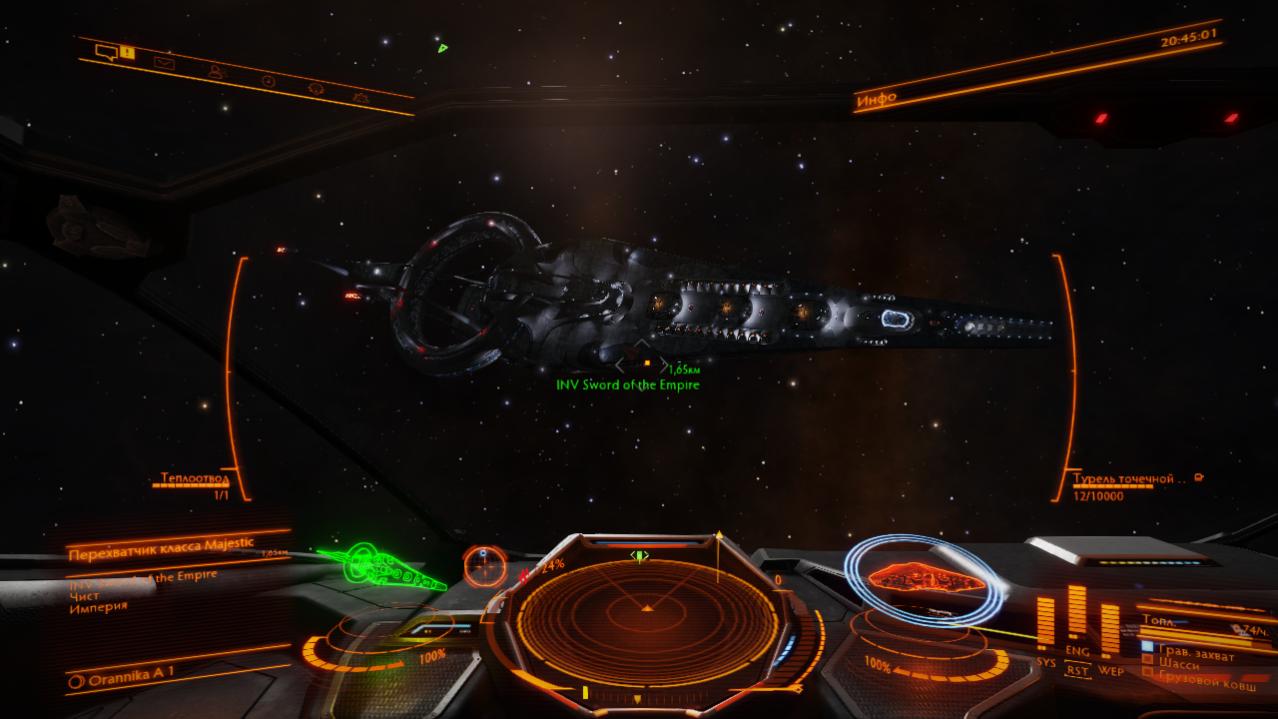Click the navigation compass ball
This screenshot has width=1278, height=719.
coord(484,566)
